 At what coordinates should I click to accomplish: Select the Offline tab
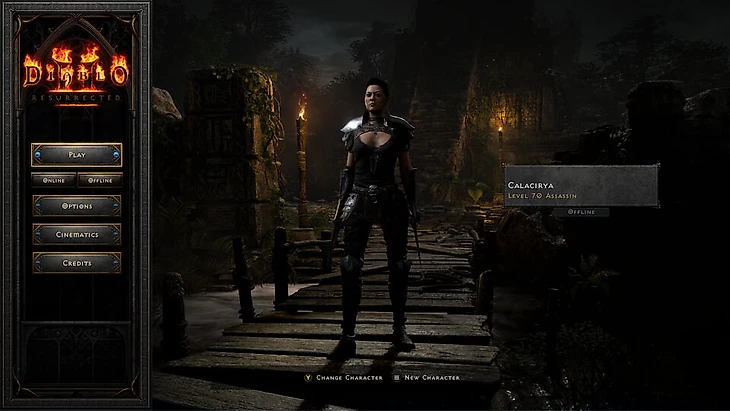coord(100,180)
